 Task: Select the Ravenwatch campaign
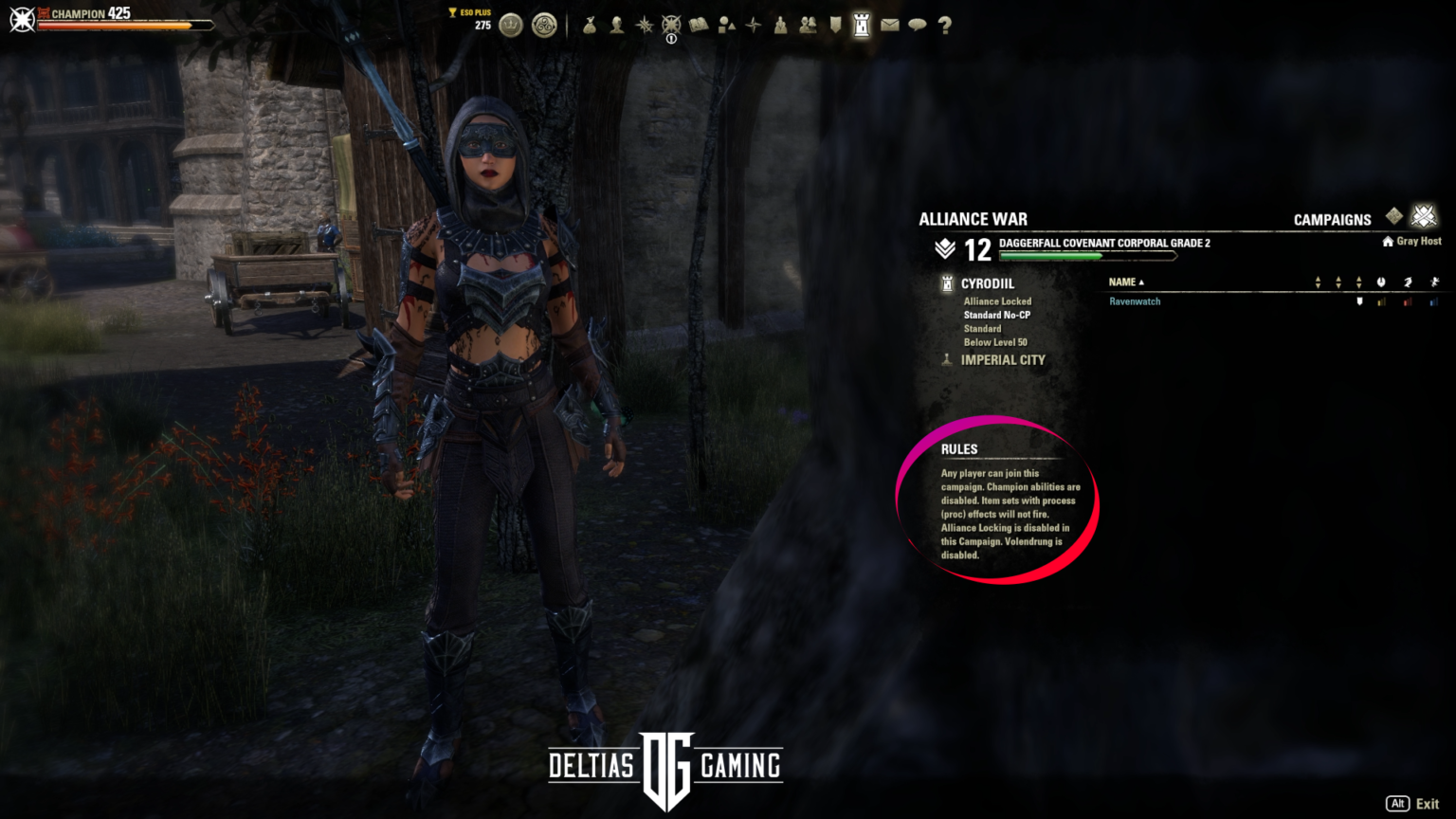(1135, 300)
